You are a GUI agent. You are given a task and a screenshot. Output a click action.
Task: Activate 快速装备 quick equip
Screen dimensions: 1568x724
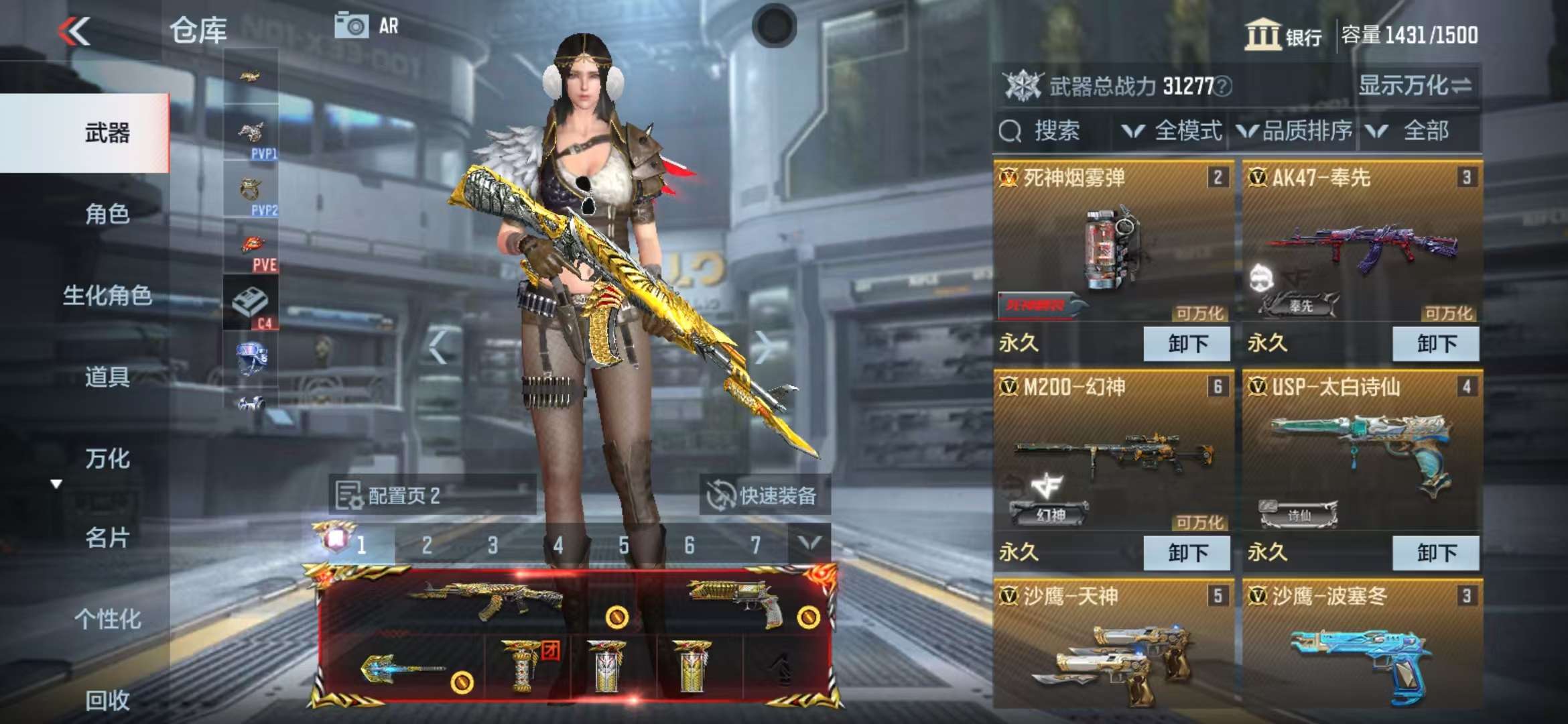(764, 496)
